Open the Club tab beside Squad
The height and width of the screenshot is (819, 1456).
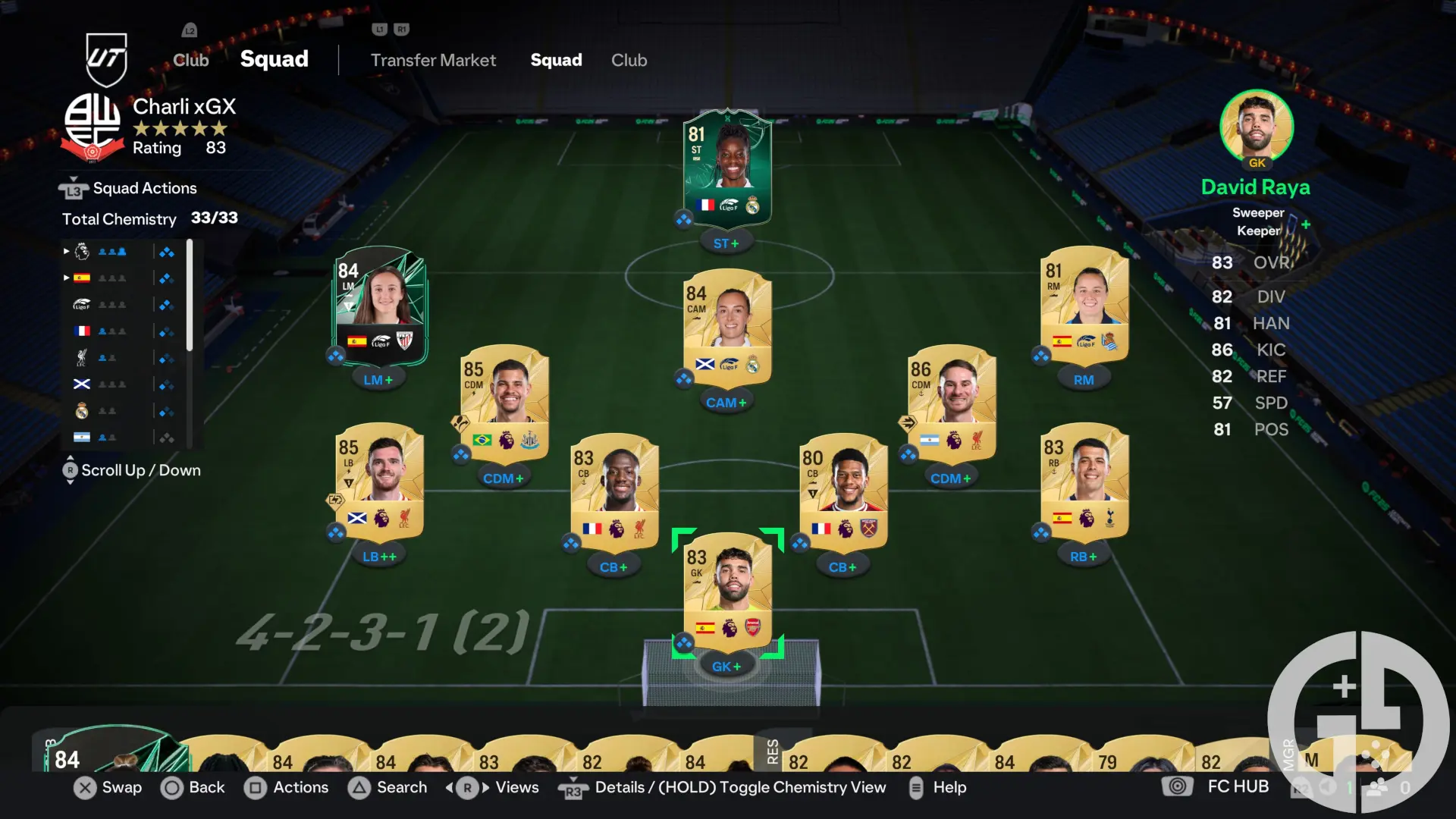coord(629,60)
